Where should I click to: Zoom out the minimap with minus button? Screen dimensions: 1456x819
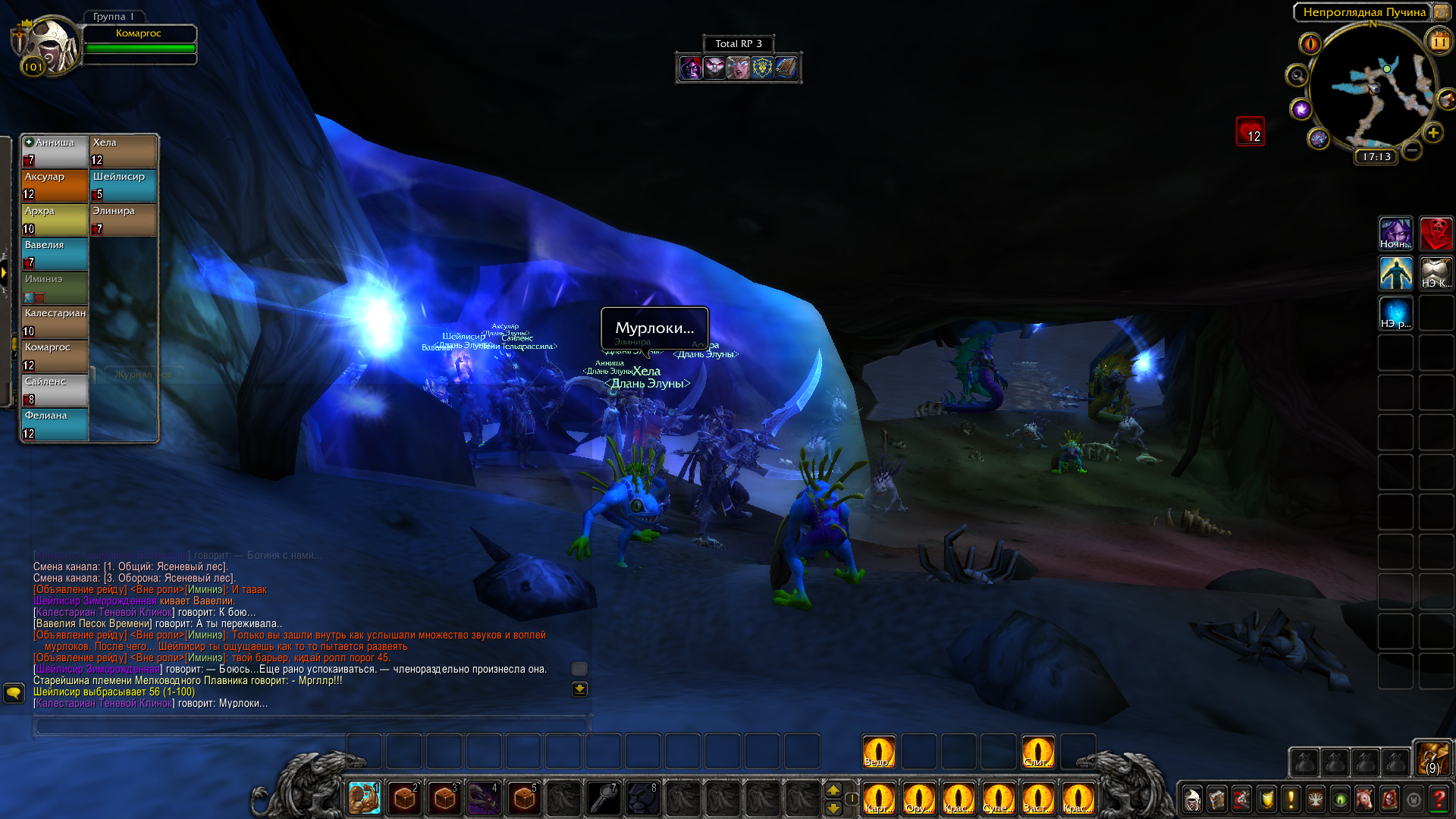[1411, 150]
